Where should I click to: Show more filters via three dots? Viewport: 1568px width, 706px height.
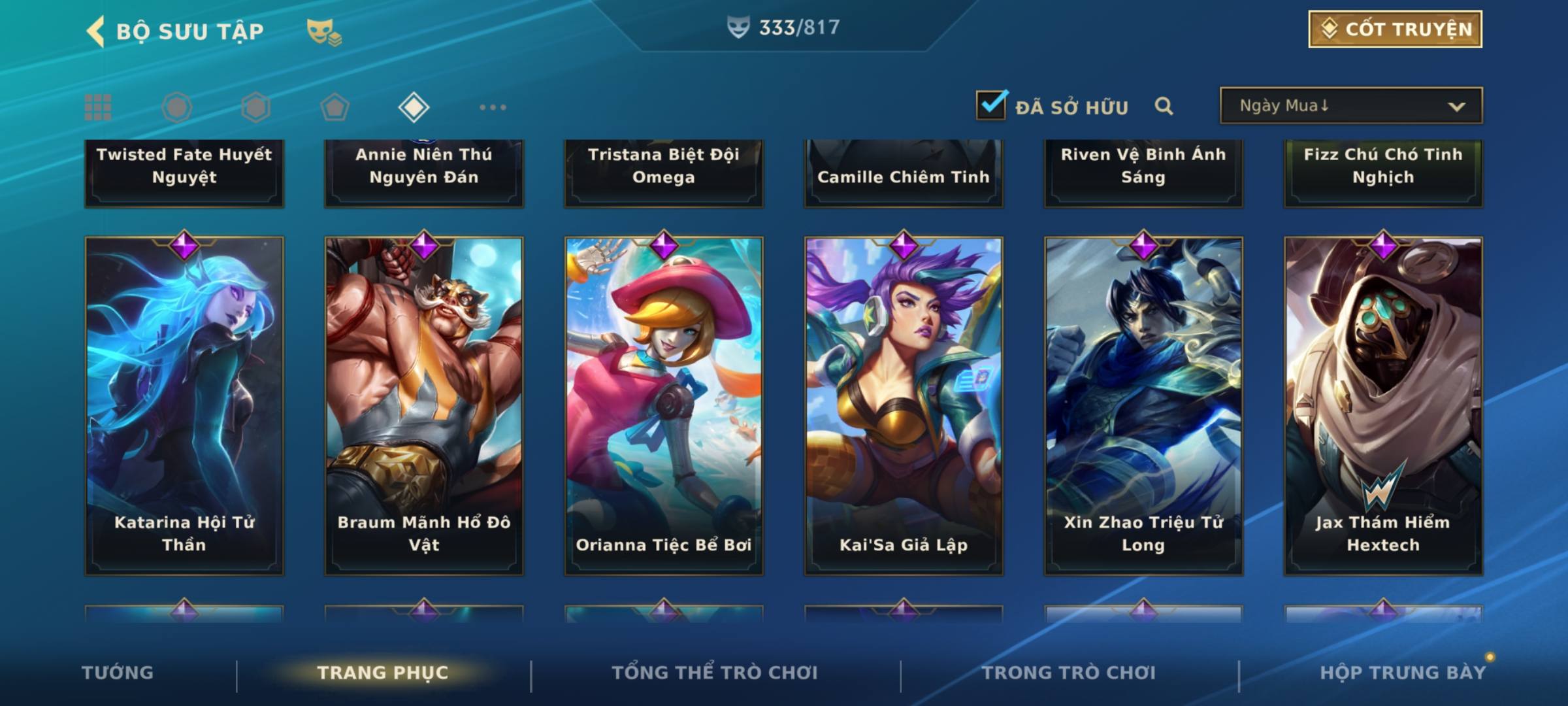coord(493,107)
